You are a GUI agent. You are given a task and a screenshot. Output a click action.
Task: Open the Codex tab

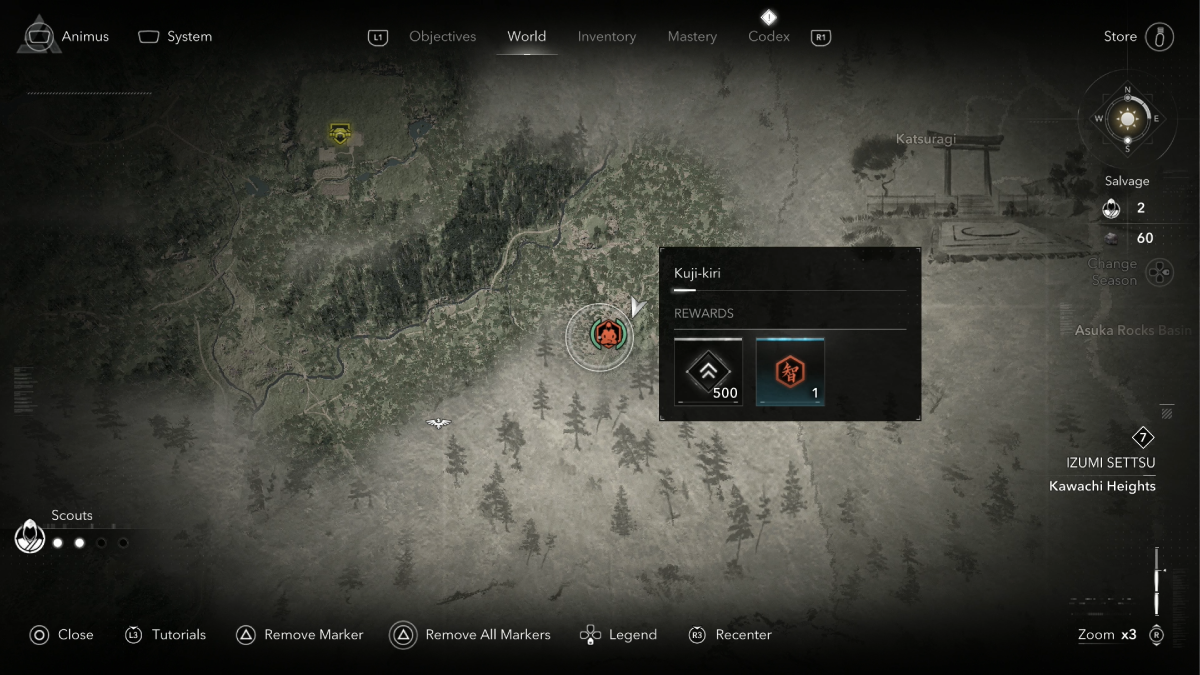point(769,37)
